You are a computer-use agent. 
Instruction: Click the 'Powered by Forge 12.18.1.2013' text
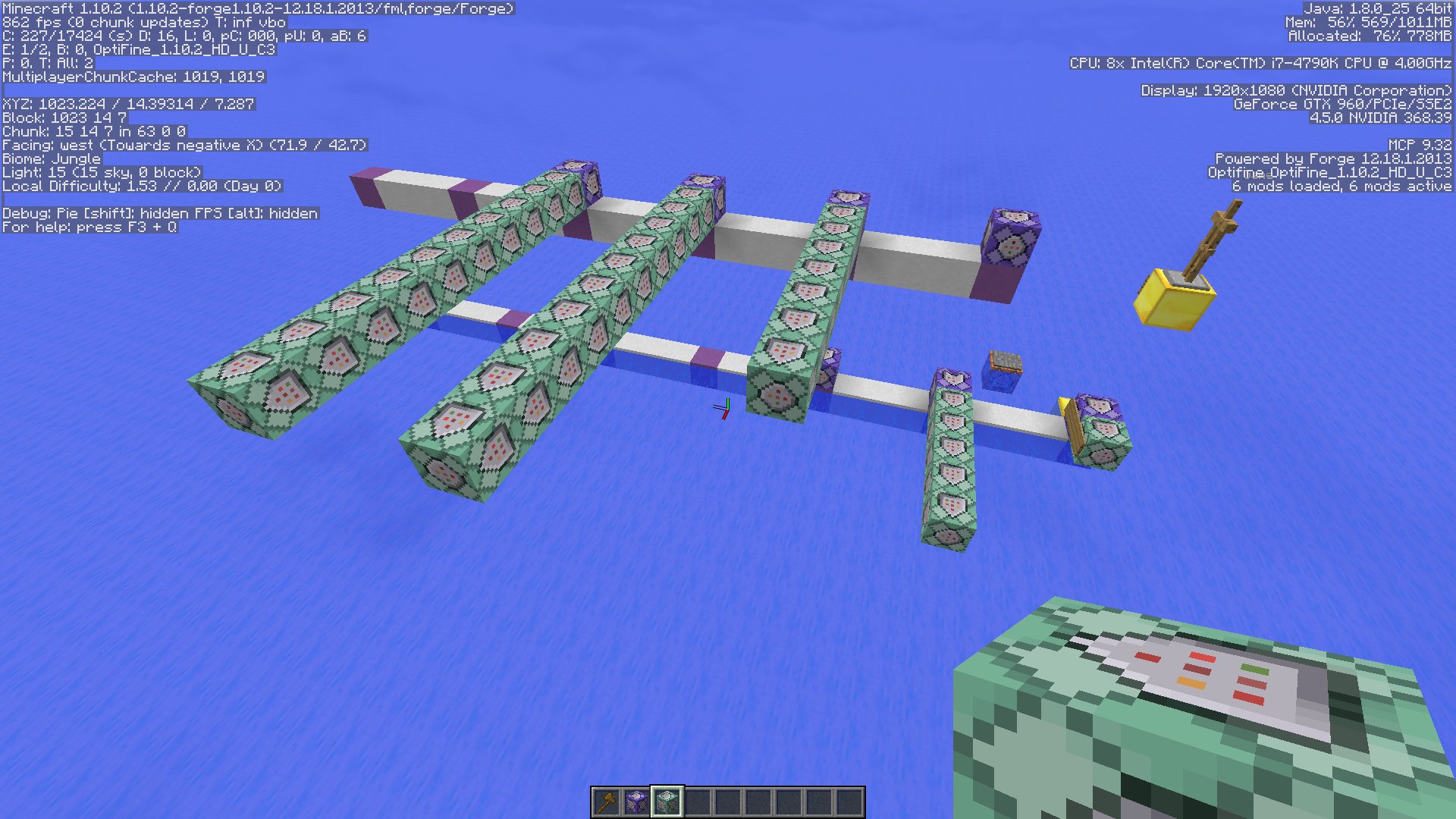[x=1335, y=158]
